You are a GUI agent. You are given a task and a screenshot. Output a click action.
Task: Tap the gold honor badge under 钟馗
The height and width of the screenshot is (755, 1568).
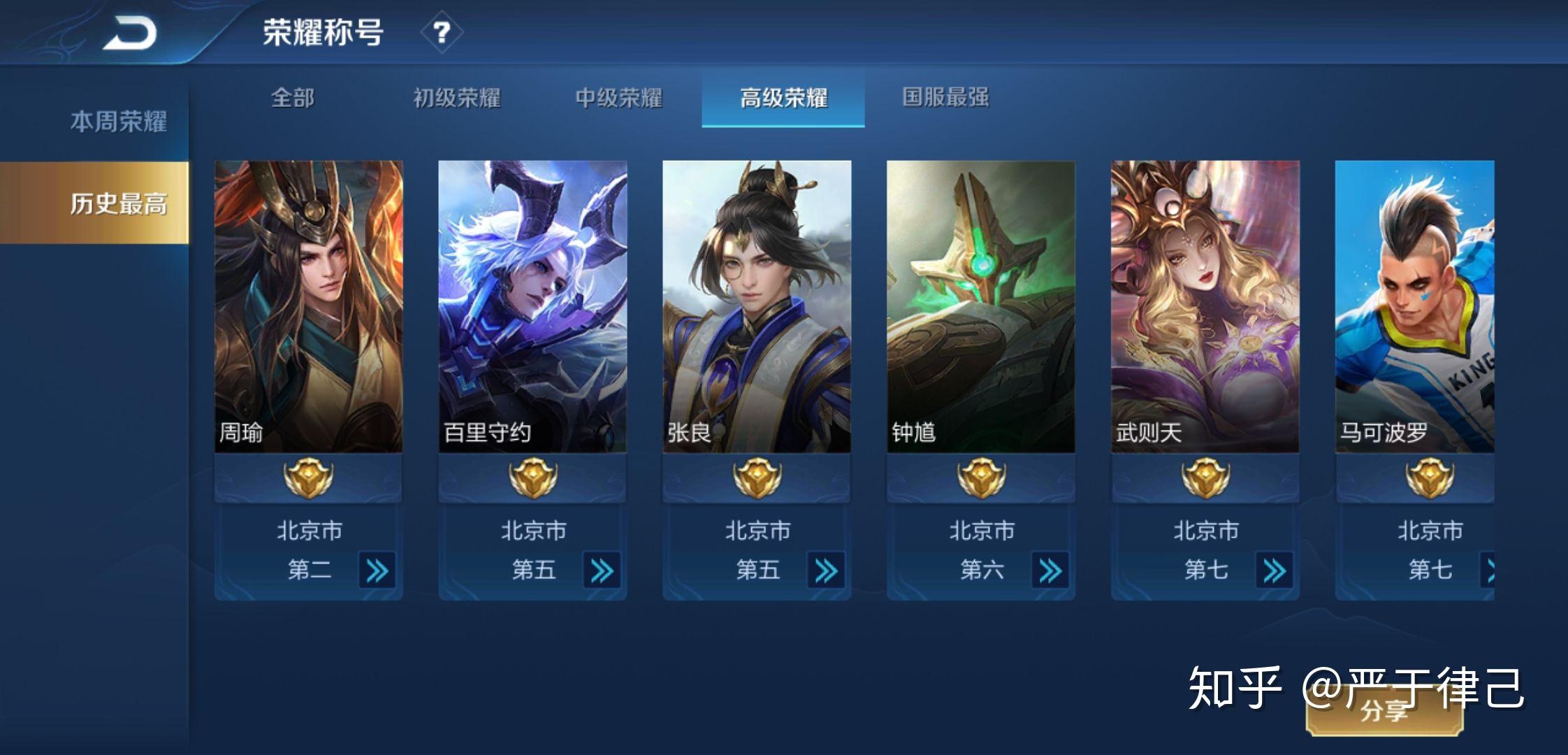point(980,478)
